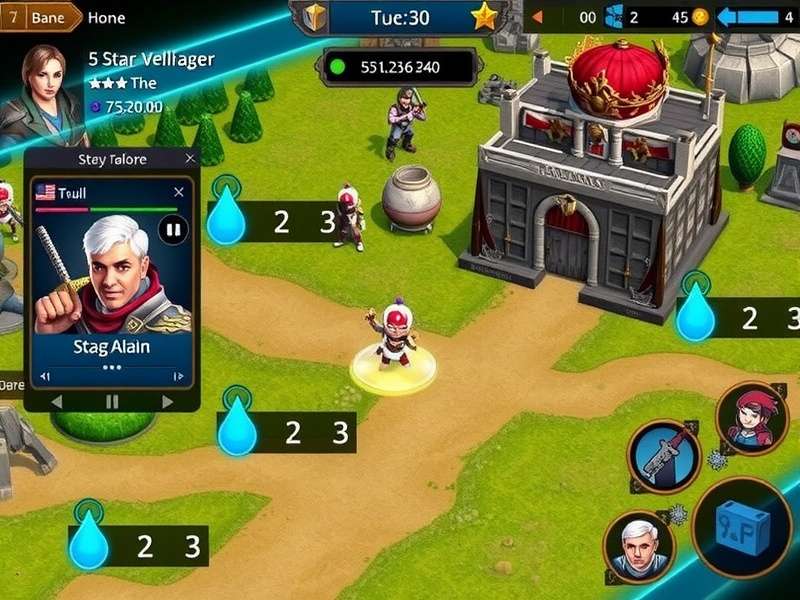
Task: Click the pause control below Stag Alain card
Action: click(x=112, y=401)
